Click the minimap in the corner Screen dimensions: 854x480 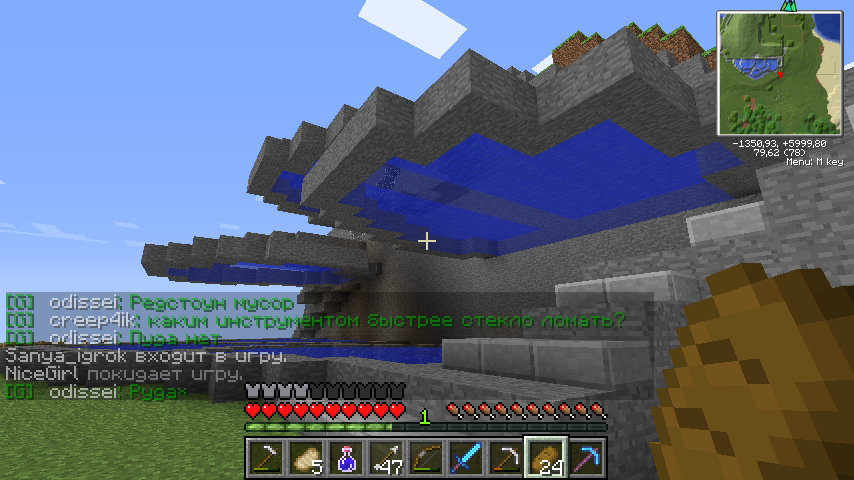[x=777, y=72]
